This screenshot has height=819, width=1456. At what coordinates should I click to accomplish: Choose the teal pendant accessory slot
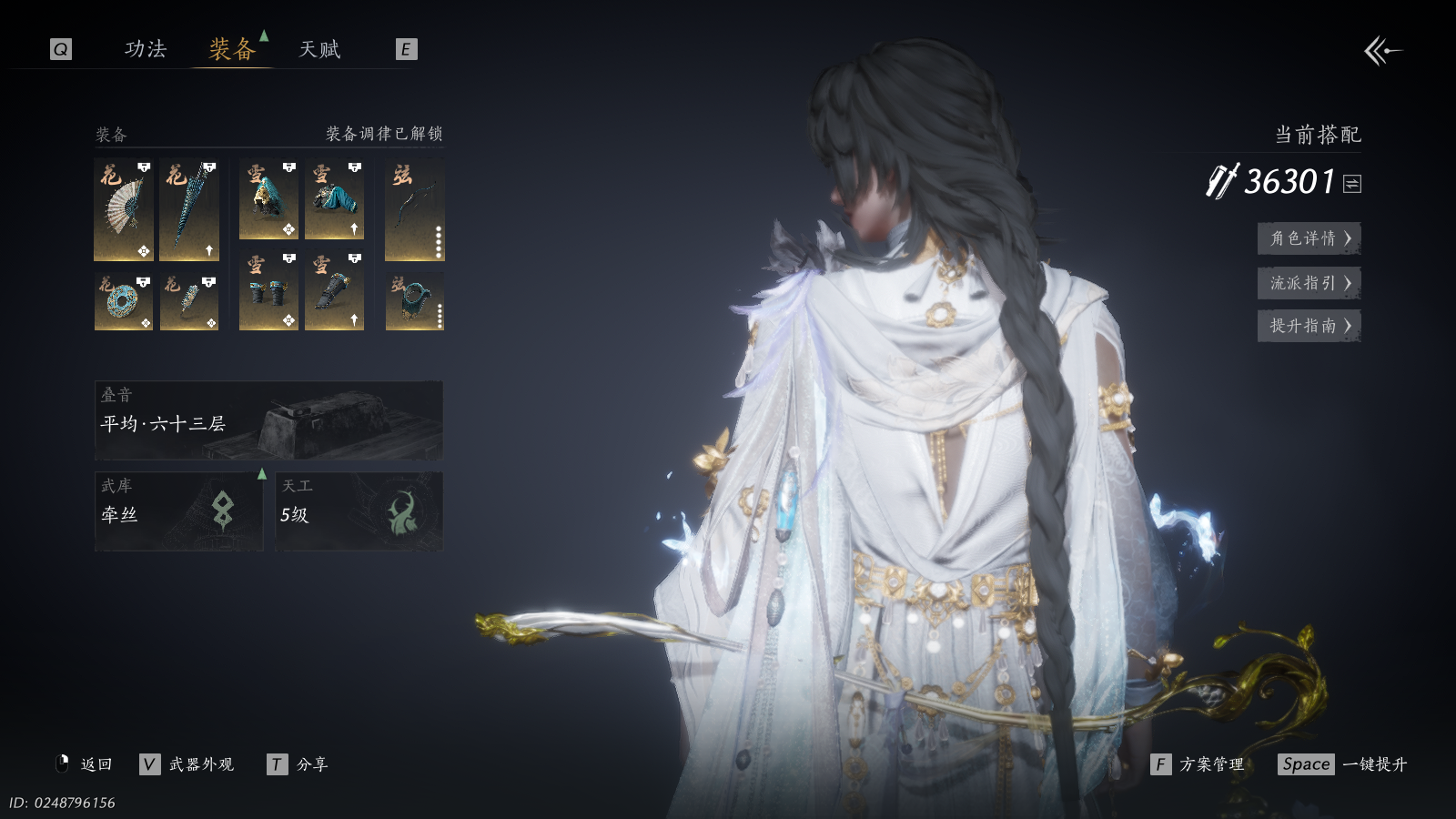[189, 302]
